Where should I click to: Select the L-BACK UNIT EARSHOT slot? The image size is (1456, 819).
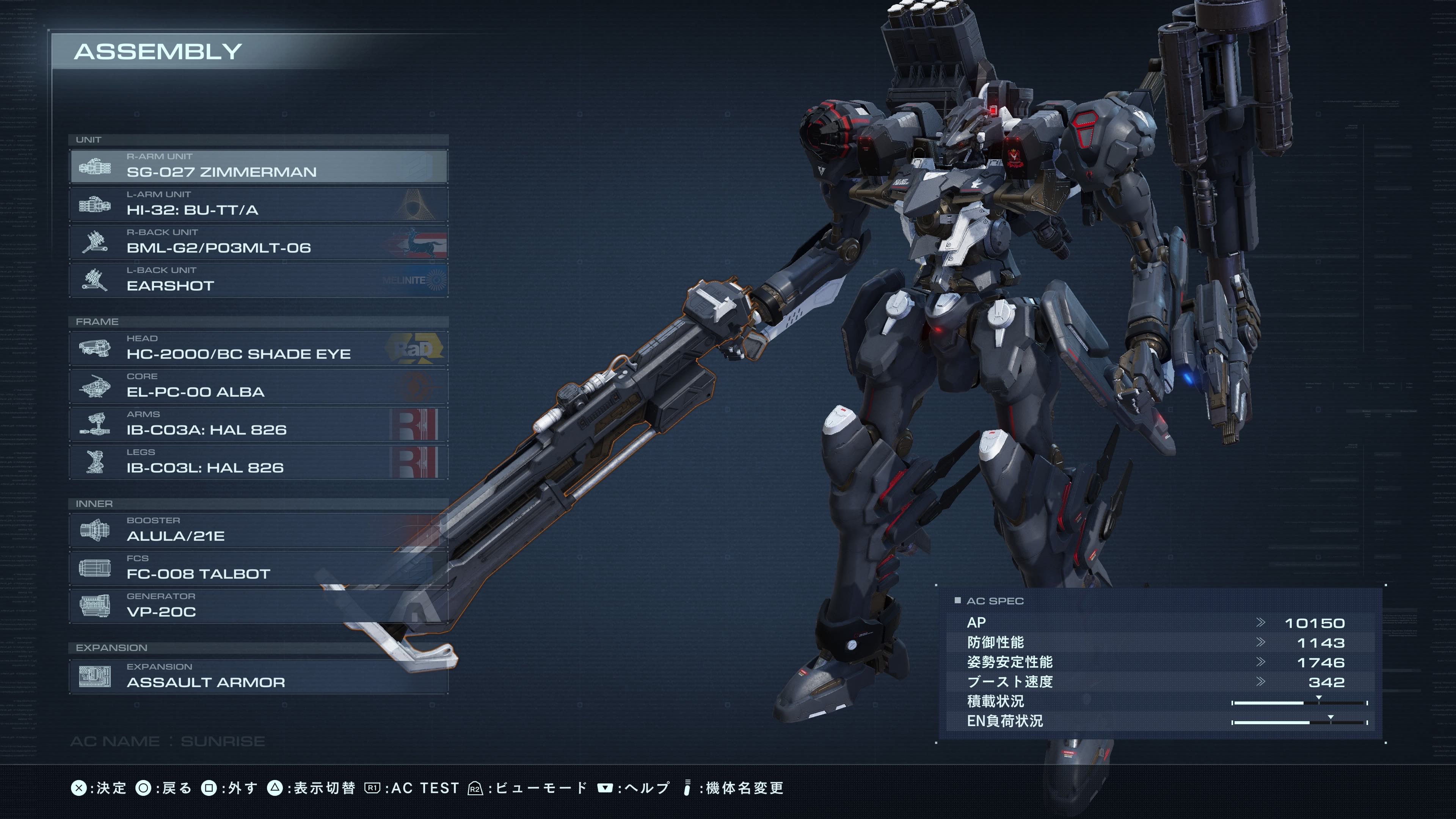click(x=258, y=280)
